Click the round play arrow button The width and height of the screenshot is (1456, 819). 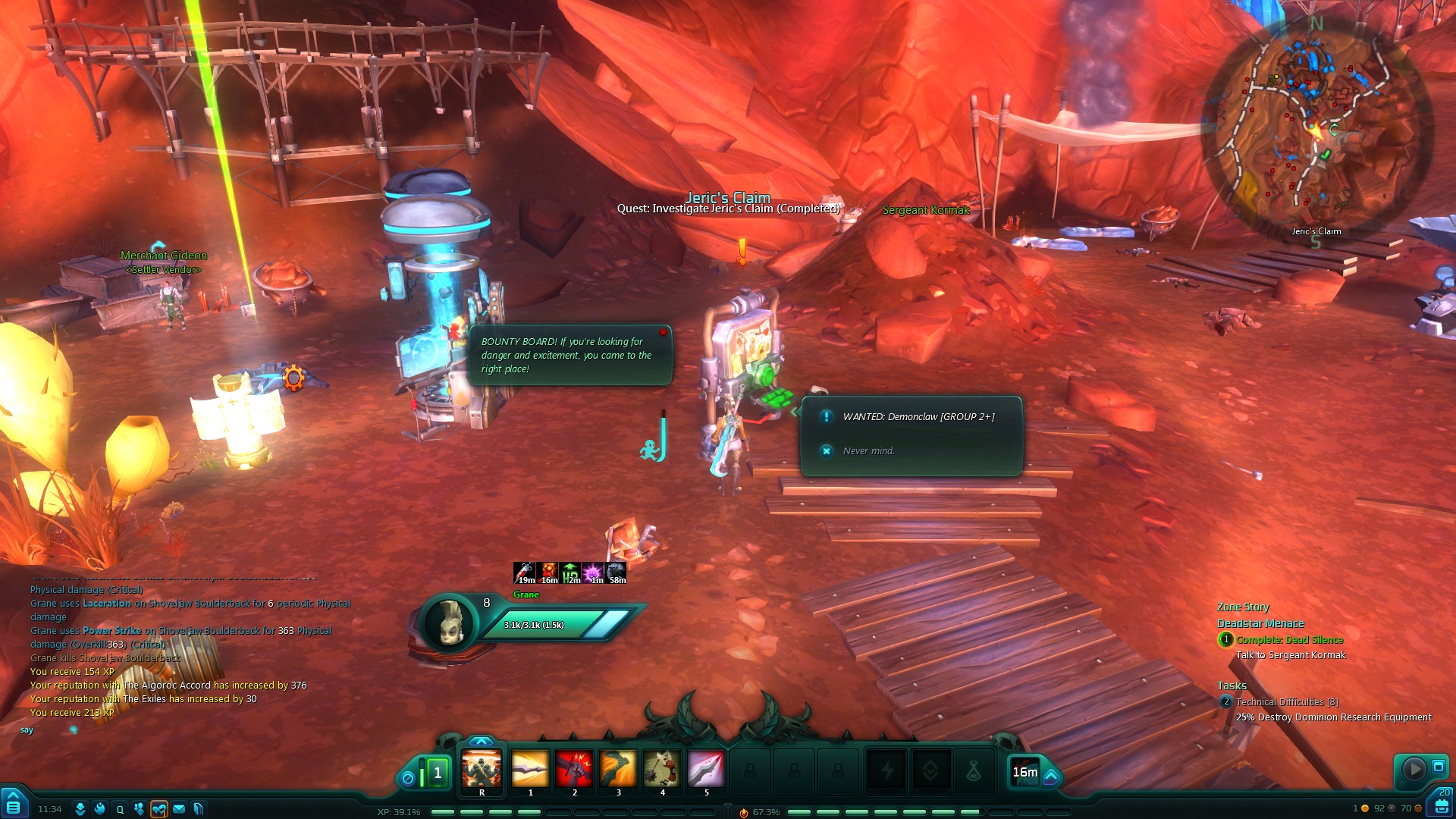pyautogui.click(x=1414, y=769)
